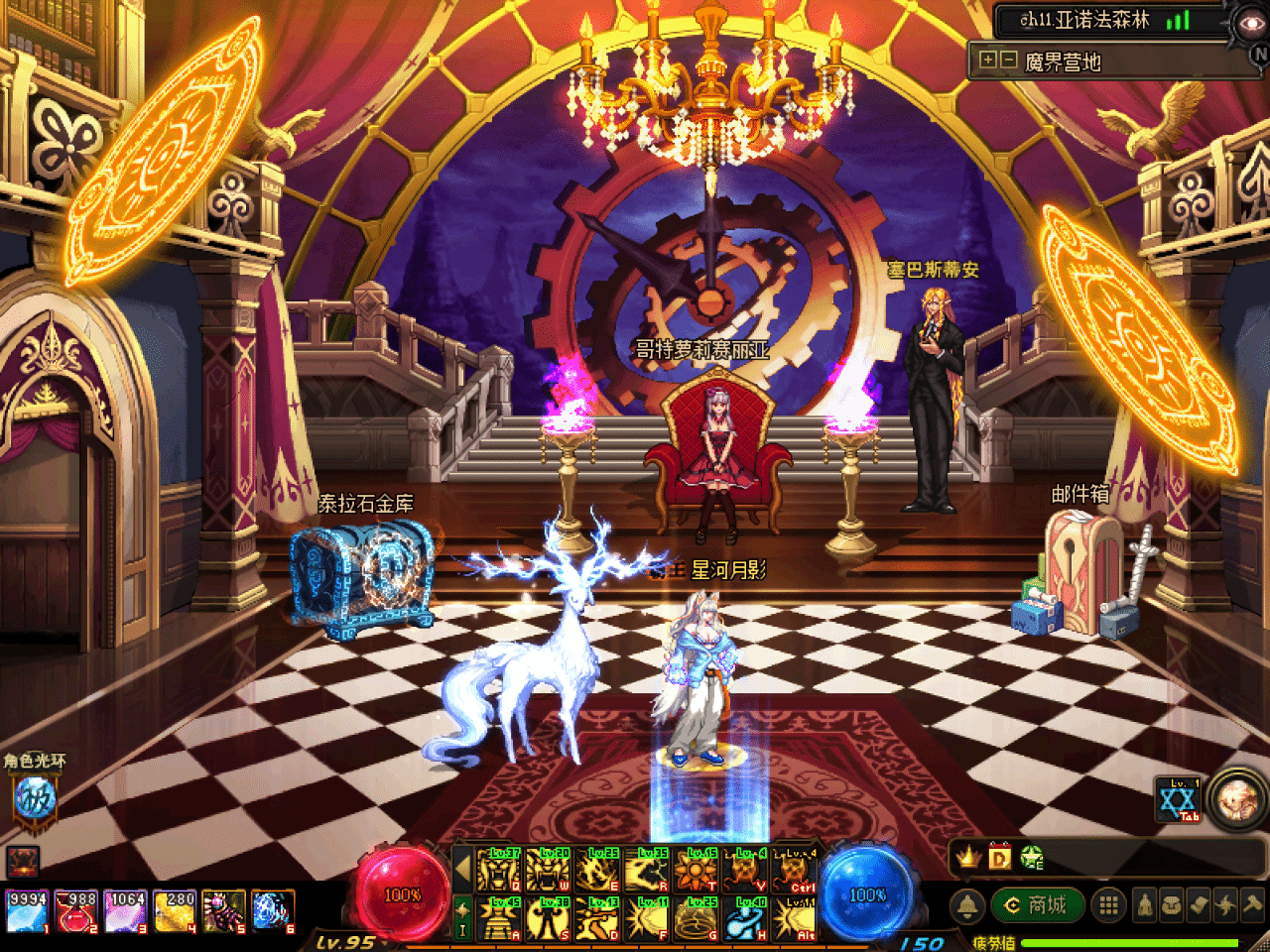Click the bell notification icon
The height and width of the screenshot is (952, 1270).
pos(967,905)
